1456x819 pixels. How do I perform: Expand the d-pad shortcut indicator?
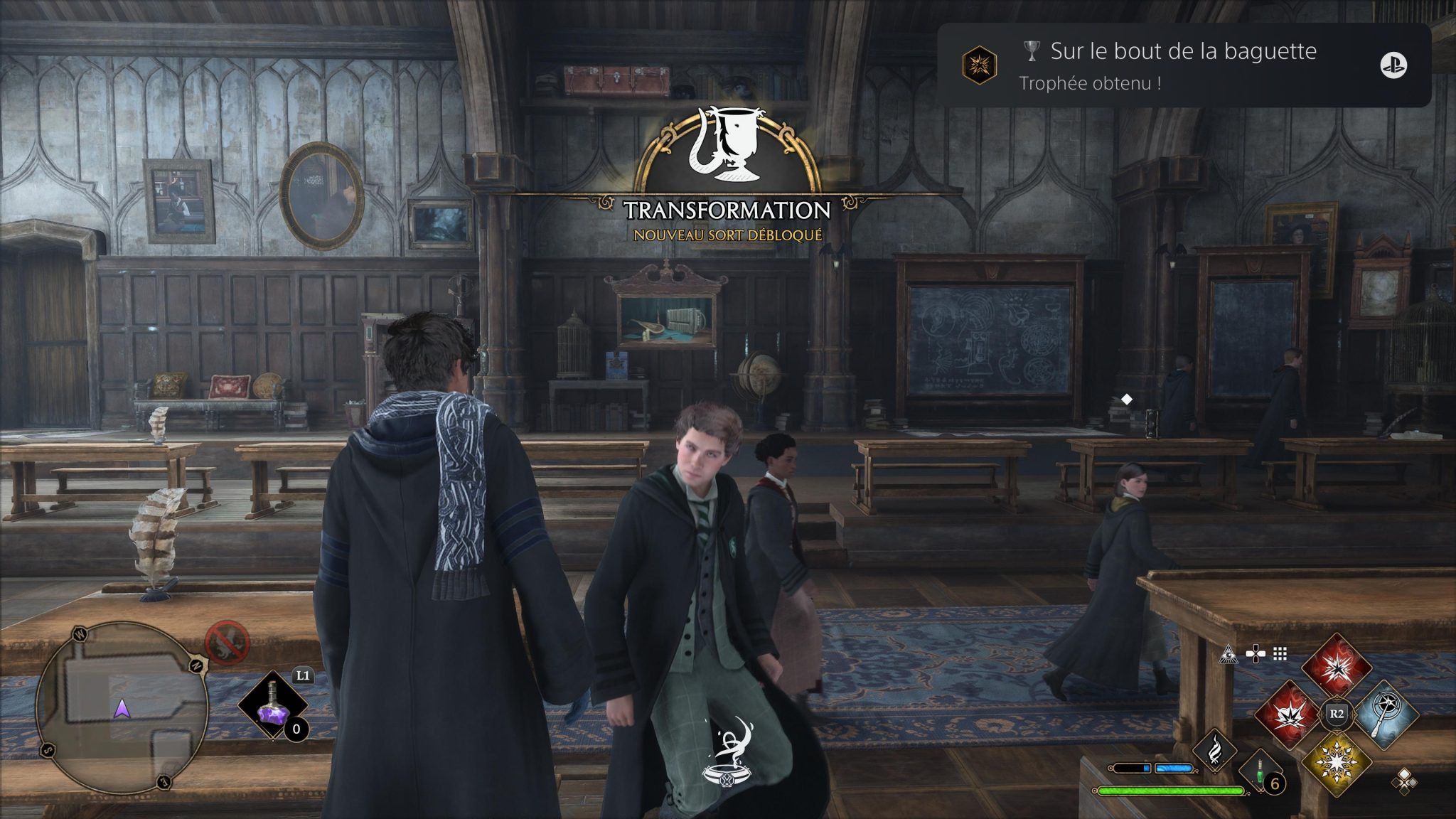click(1256, 653)
